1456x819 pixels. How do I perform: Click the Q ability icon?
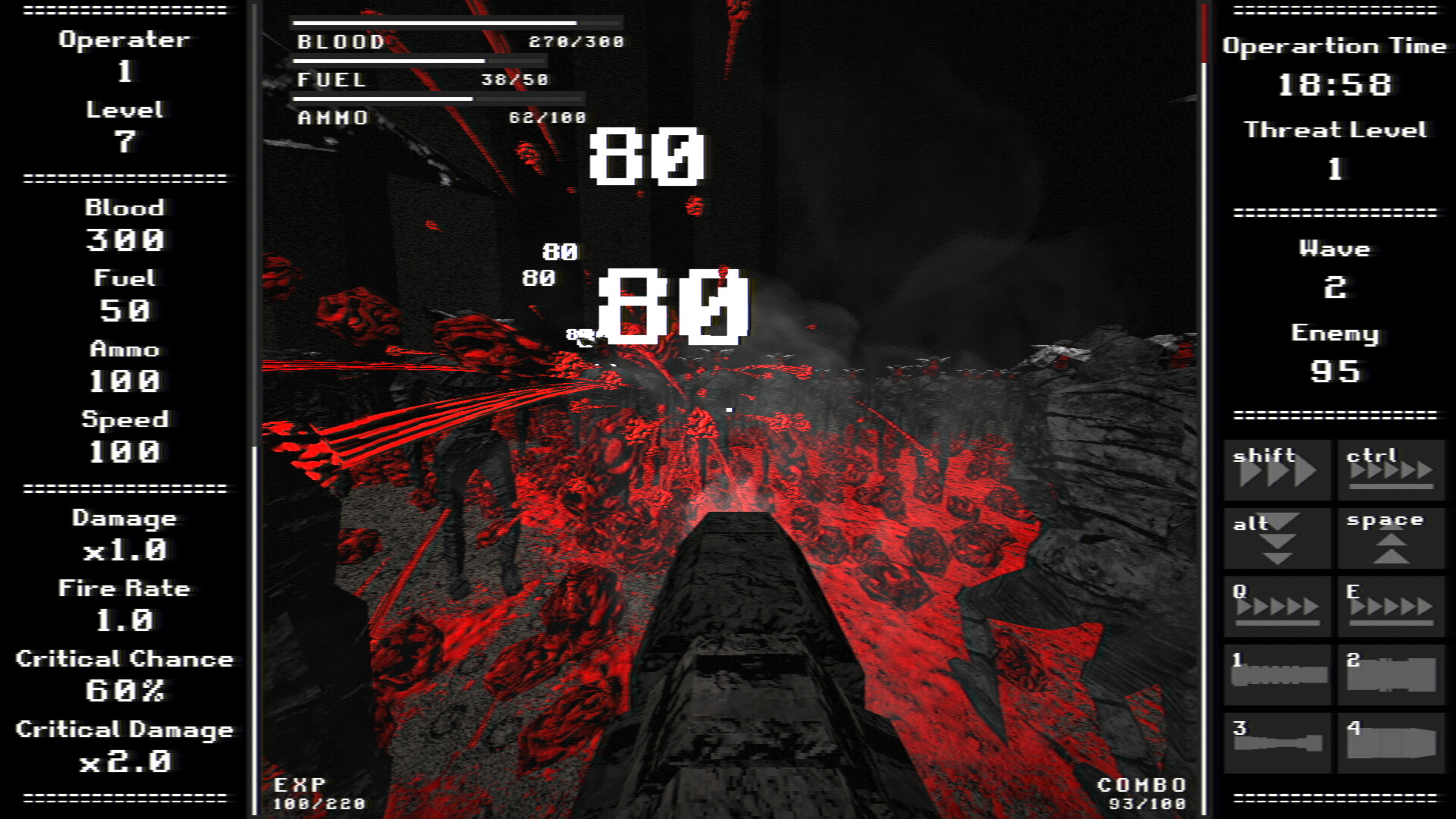point(1276,605)
